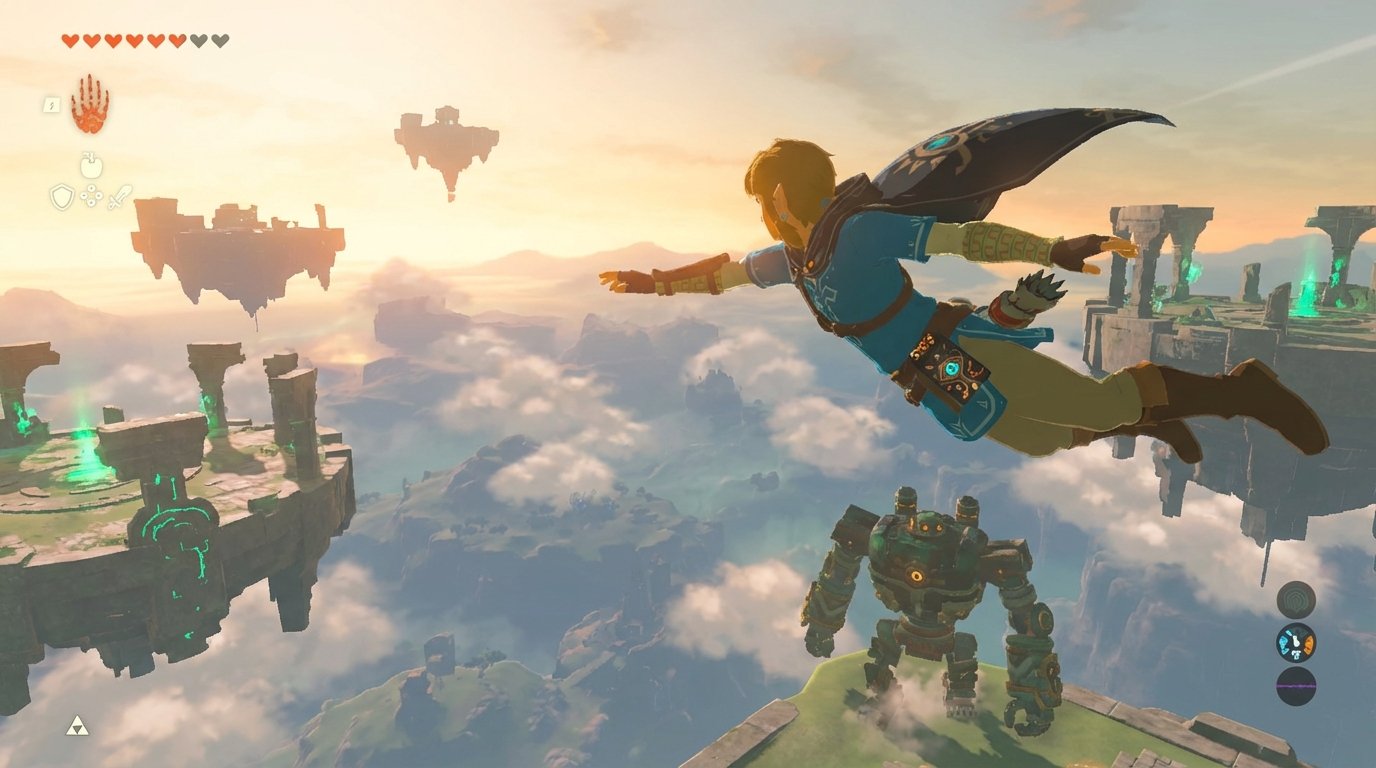The image size is (1376, 768).
Task: Click the lightning energy cell icon
Action: click(52, 105)
